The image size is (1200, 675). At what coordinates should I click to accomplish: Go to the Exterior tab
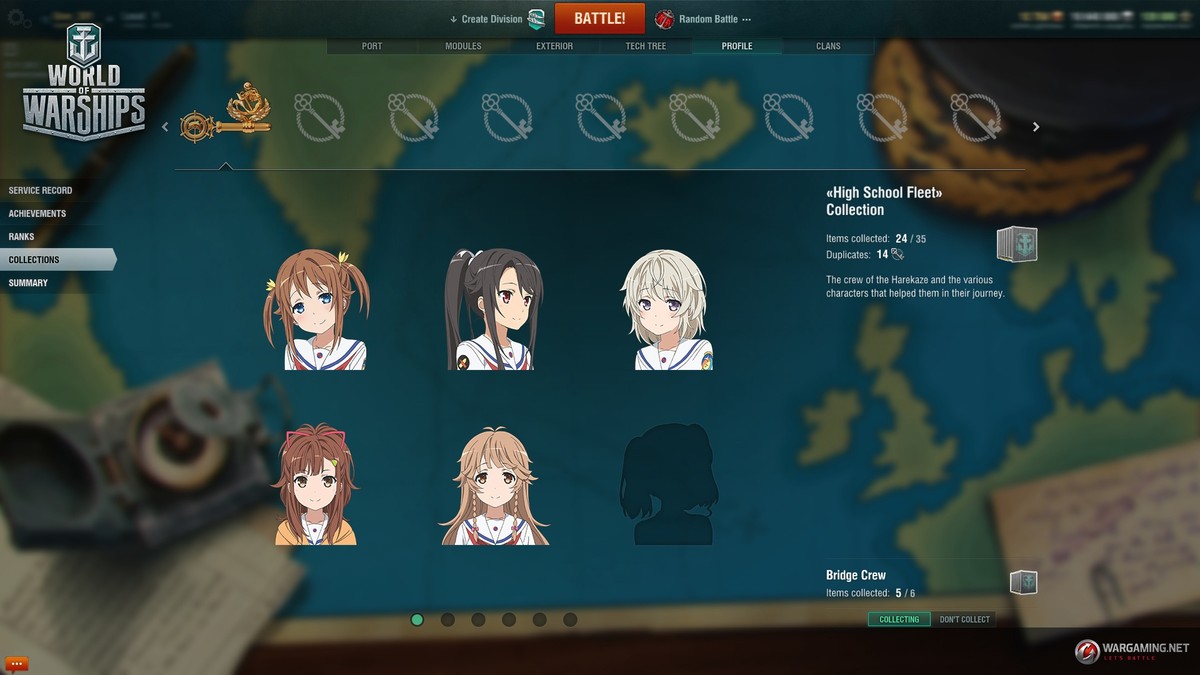554,46
